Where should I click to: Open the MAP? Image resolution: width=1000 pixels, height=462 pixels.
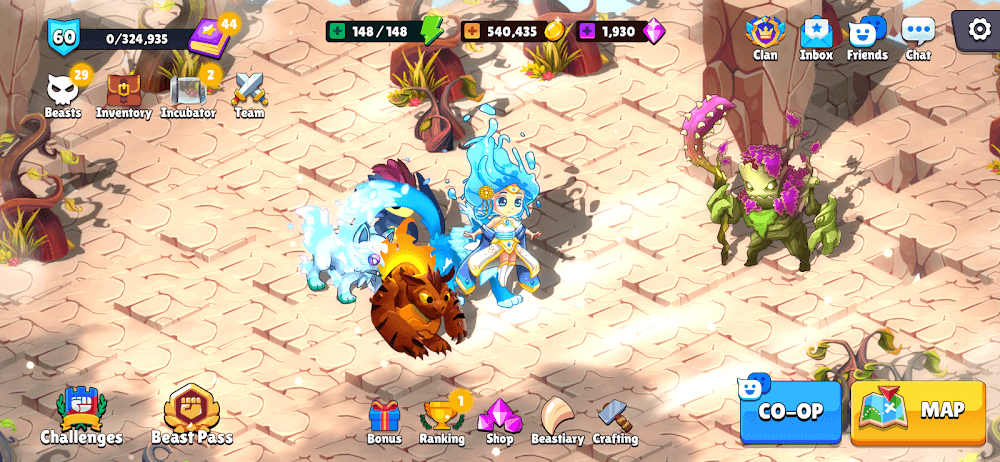917,411
